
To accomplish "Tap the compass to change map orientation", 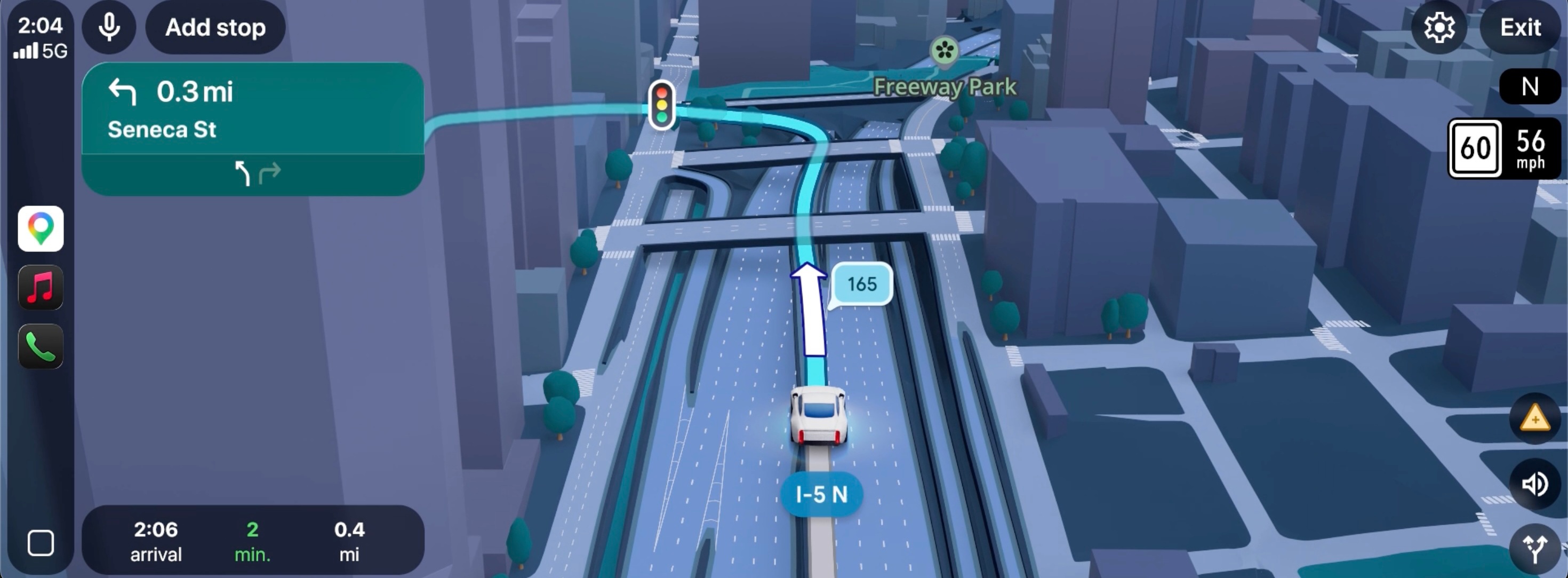I will 1530,86.
